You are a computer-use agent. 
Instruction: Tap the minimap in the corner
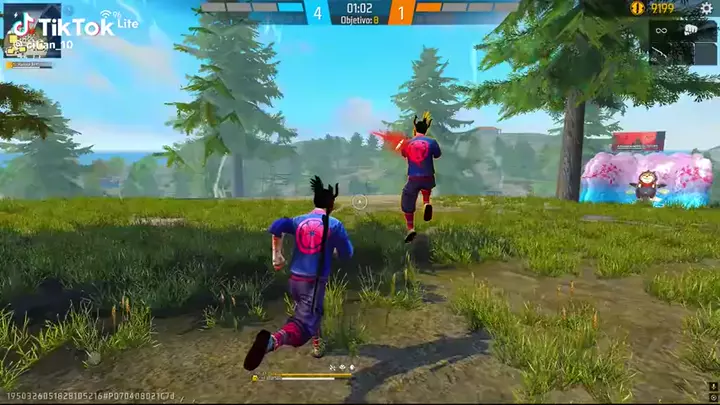point(32,30)
